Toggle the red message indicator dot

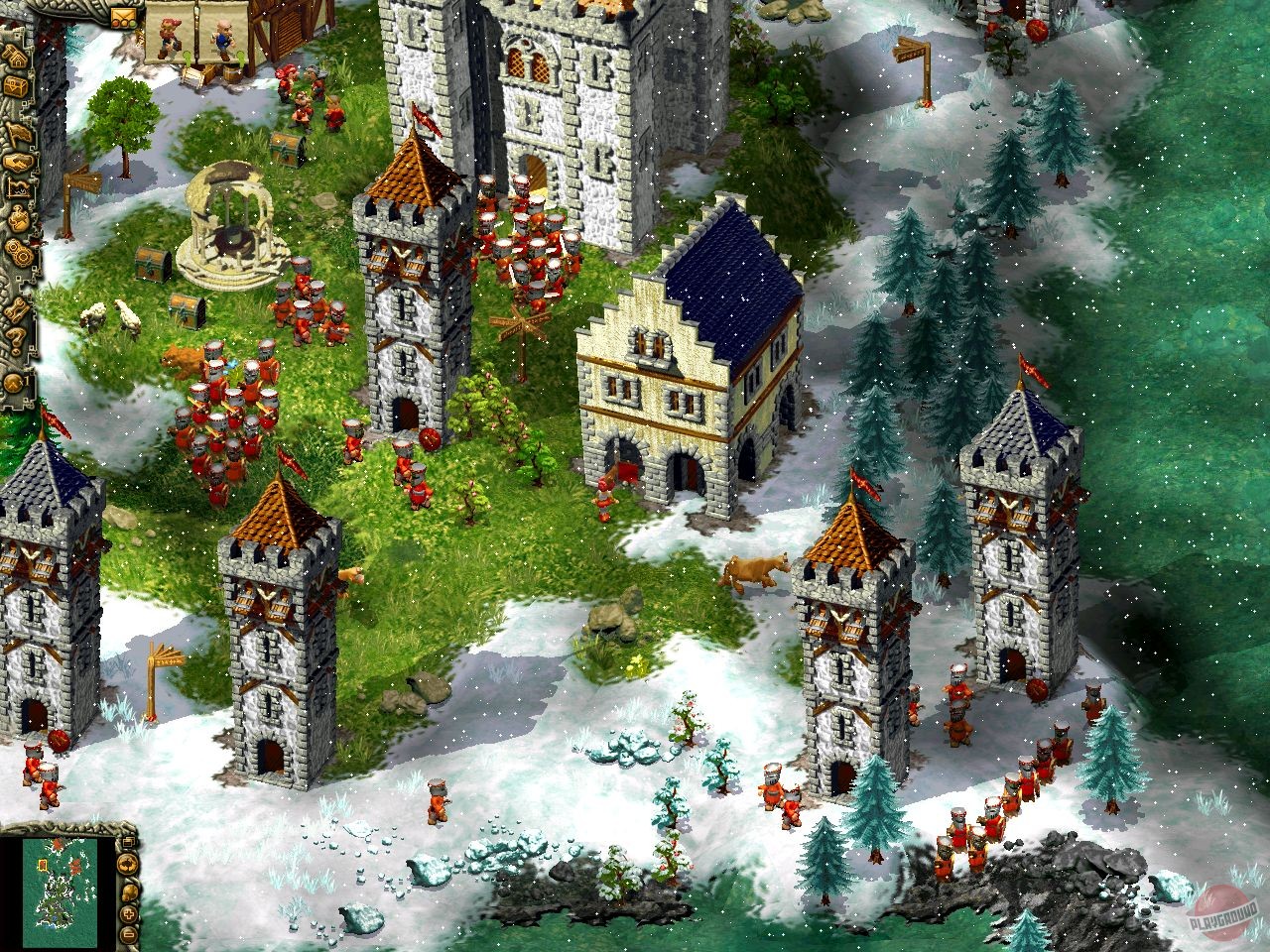[x=116, y=23]
